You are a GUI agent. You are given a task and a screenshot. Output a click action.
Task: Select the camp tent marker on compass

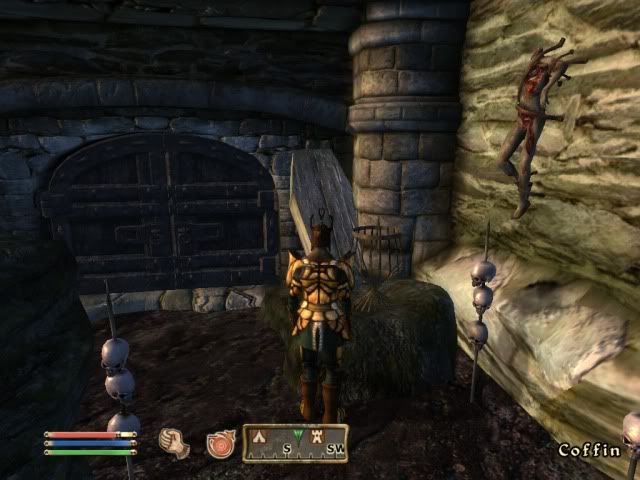[x=259, y=437]
